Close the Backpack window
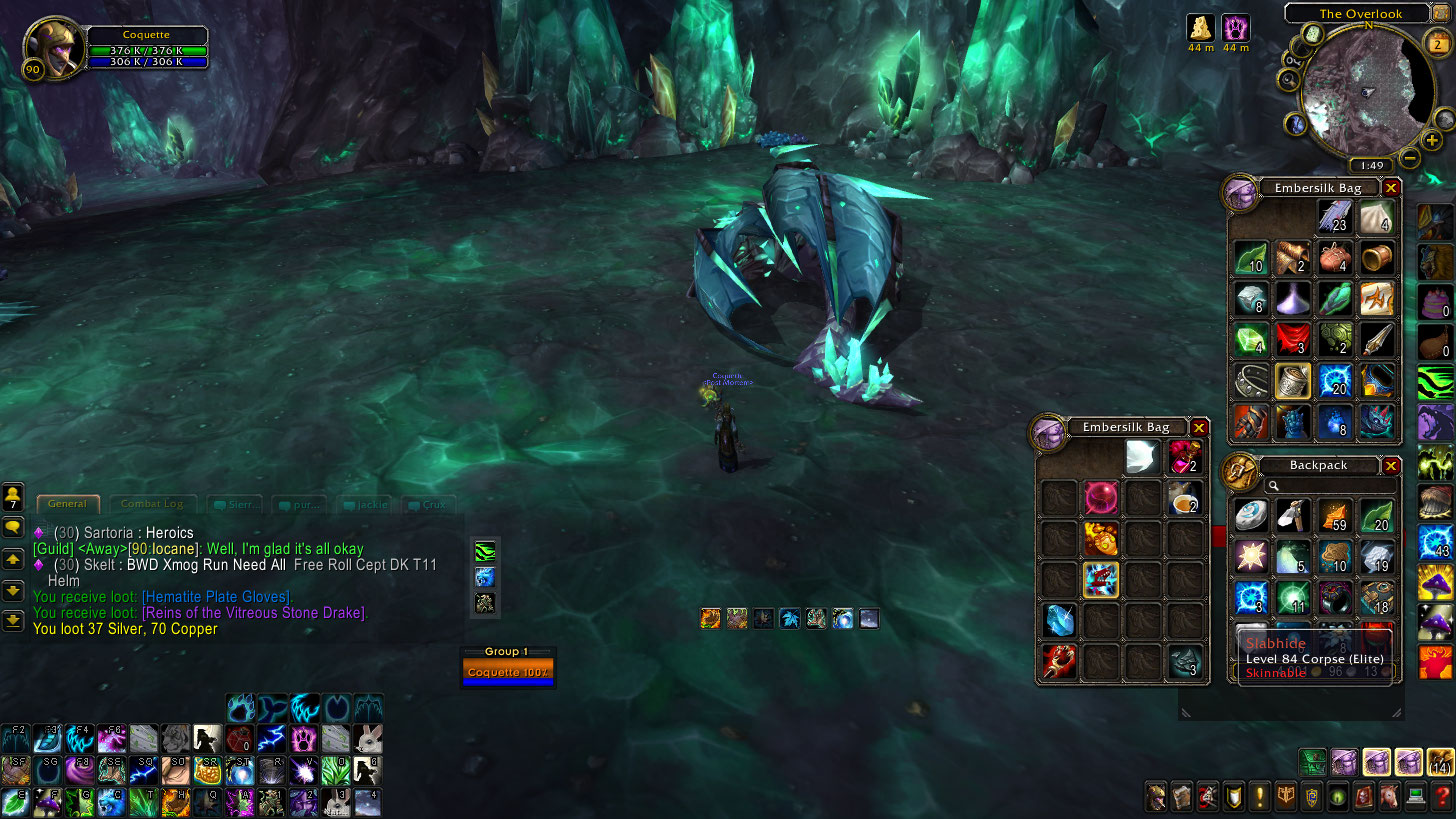1456x819 pixels. click(x=1391, y=466)
